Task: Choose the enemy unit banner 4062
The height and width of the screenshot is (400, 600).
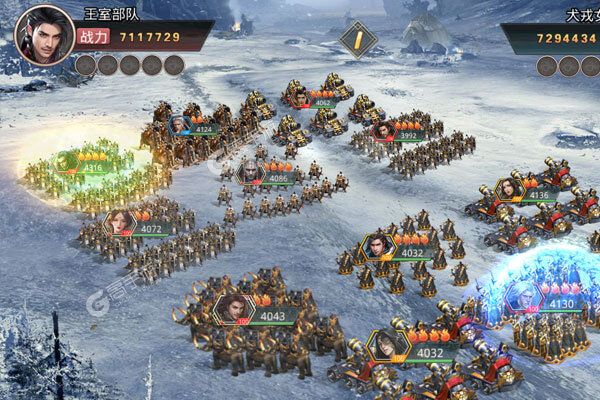Action: click(x=311, y=99)
